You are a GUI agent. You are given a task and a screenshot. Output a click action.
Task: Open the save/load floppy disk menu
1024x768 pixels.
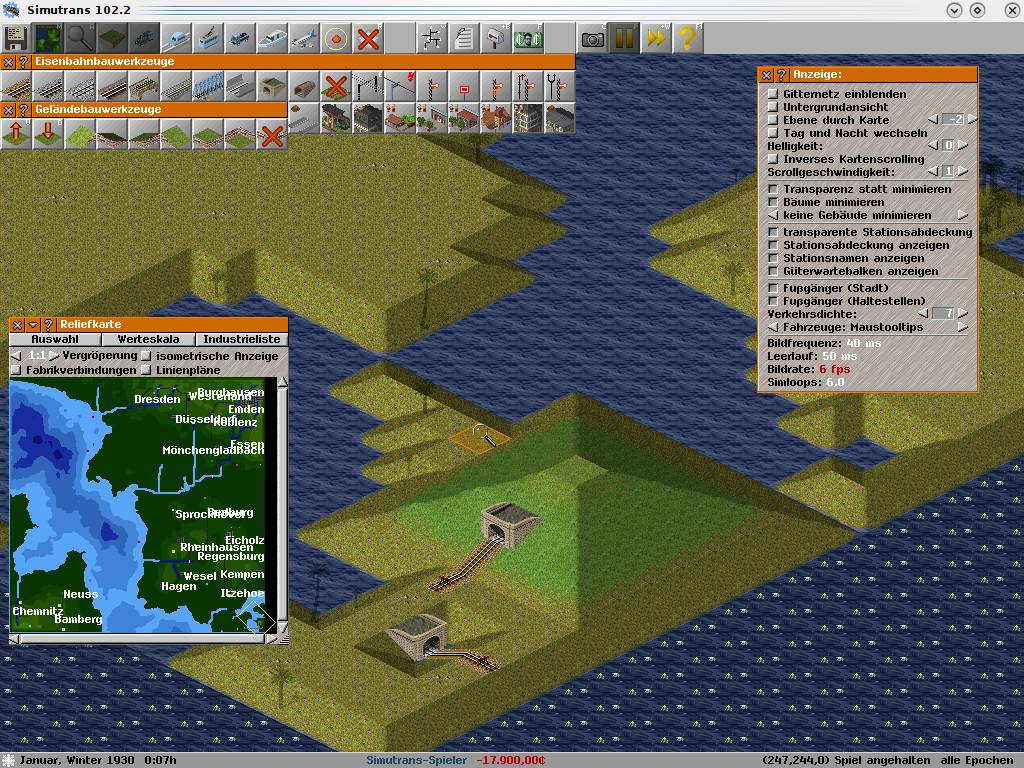[16, 39]
